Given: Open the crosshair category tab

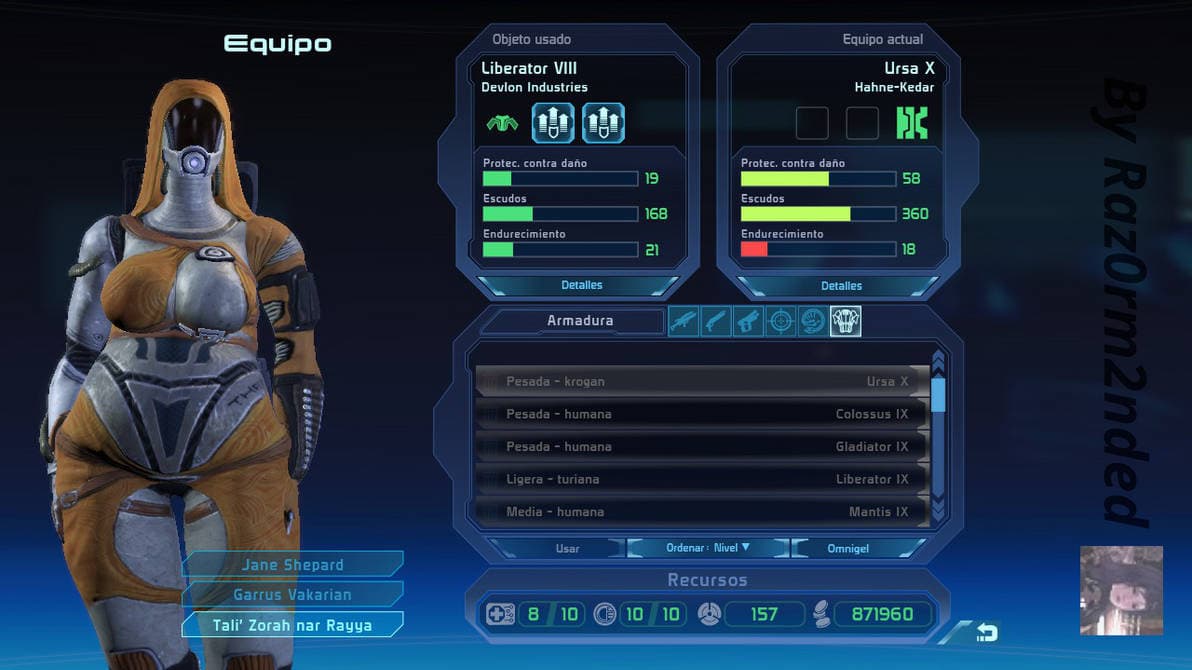Looking at the screenshot, I should coord(781,321).
